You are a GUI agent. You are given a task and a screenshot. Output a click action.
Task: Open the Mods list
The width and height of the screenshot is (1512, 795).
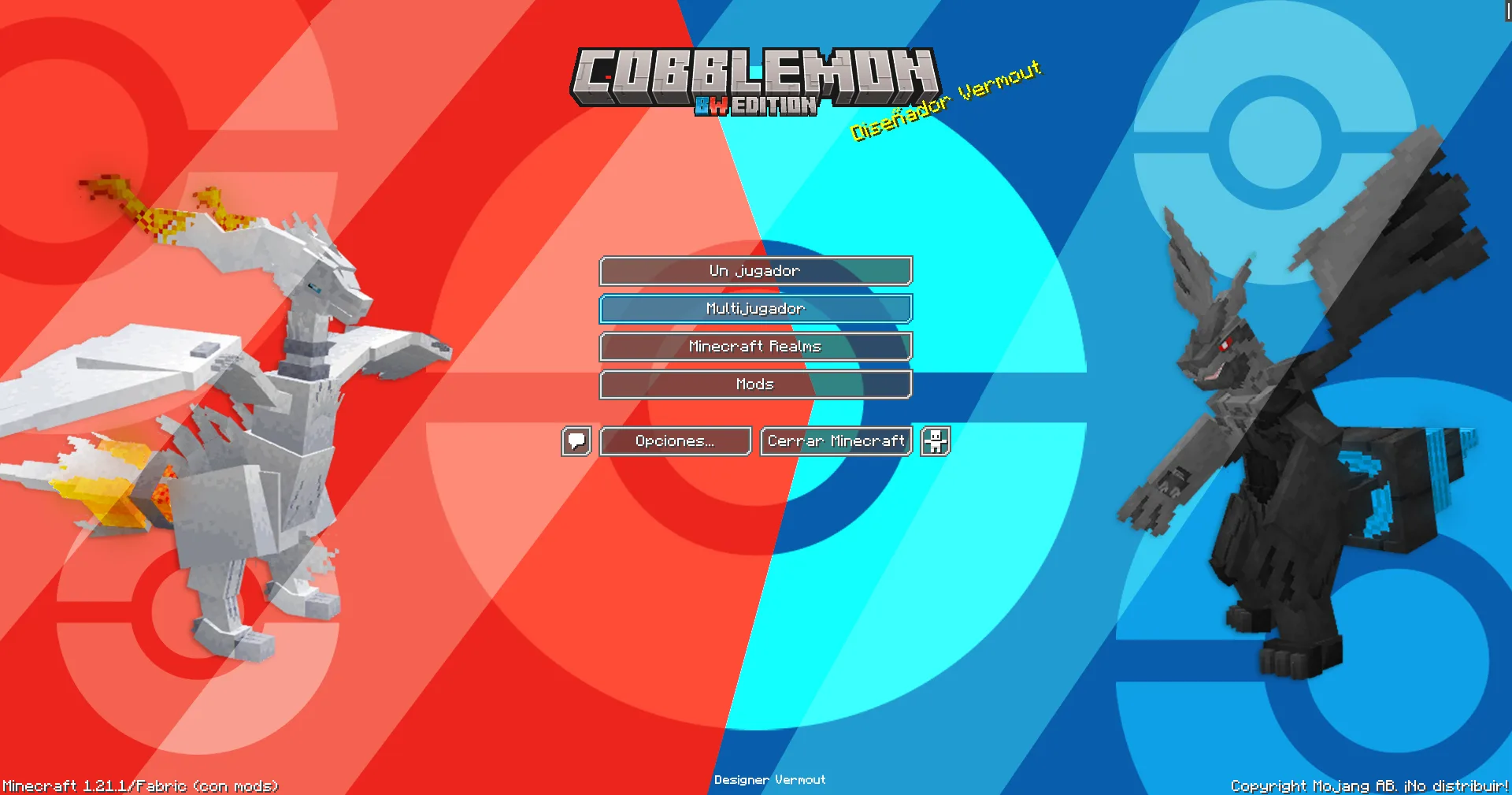[x=755, y=384]
